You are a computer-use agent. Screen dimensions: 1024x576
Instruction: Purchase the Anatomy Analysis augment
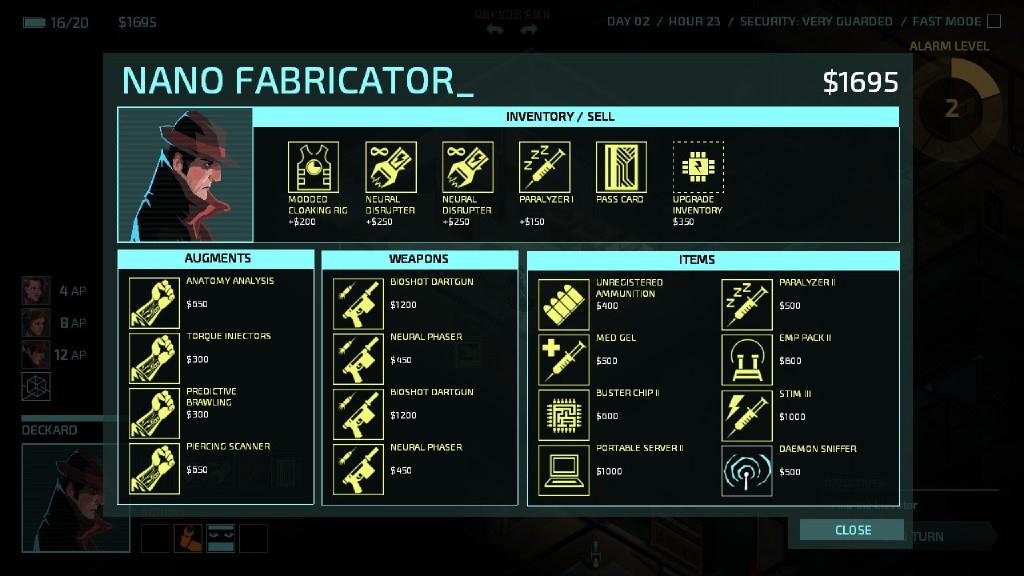[155, 304]
